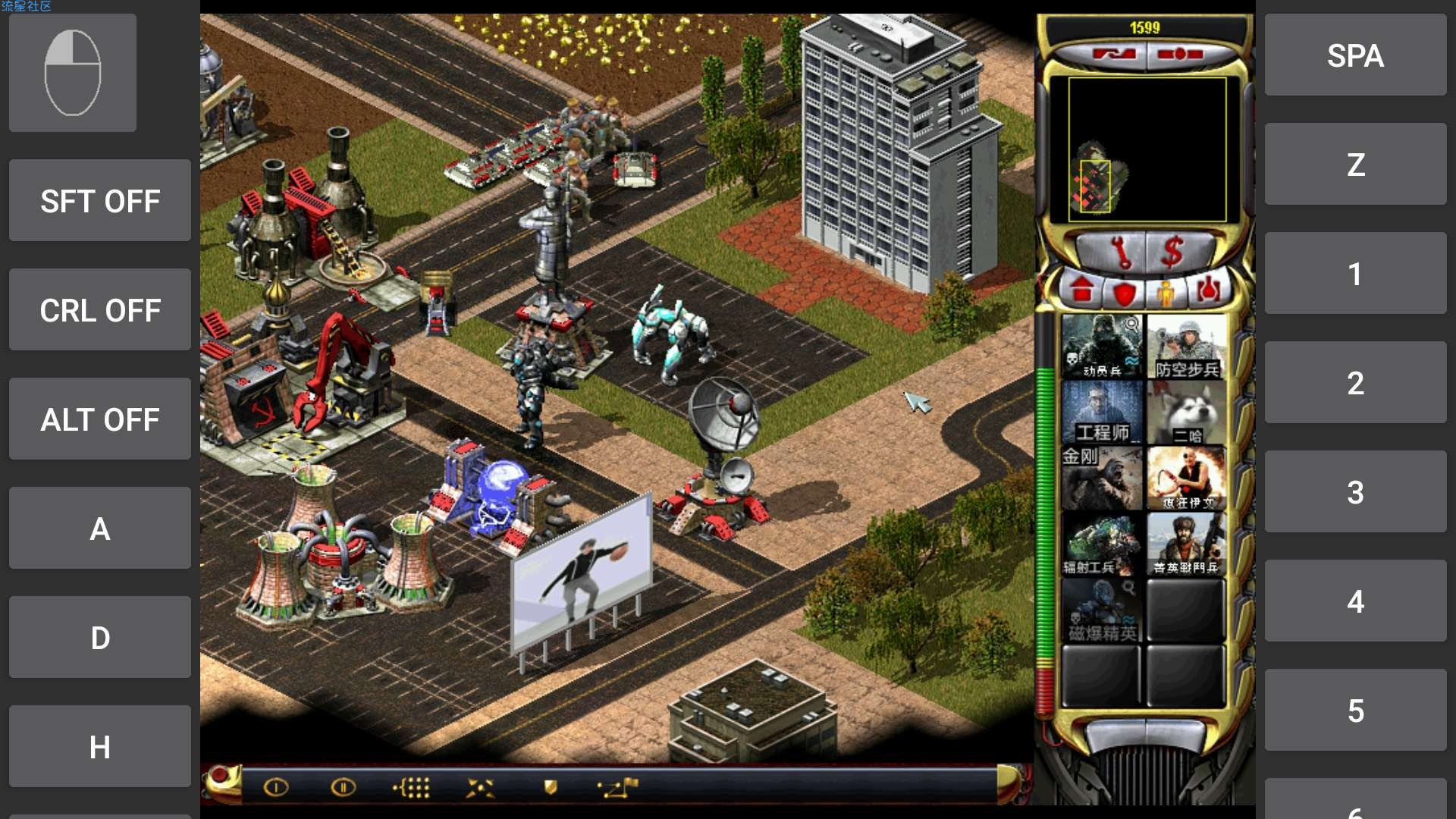Build a 工程师 engineer

pyautogui.click(x=1101, y=412)
